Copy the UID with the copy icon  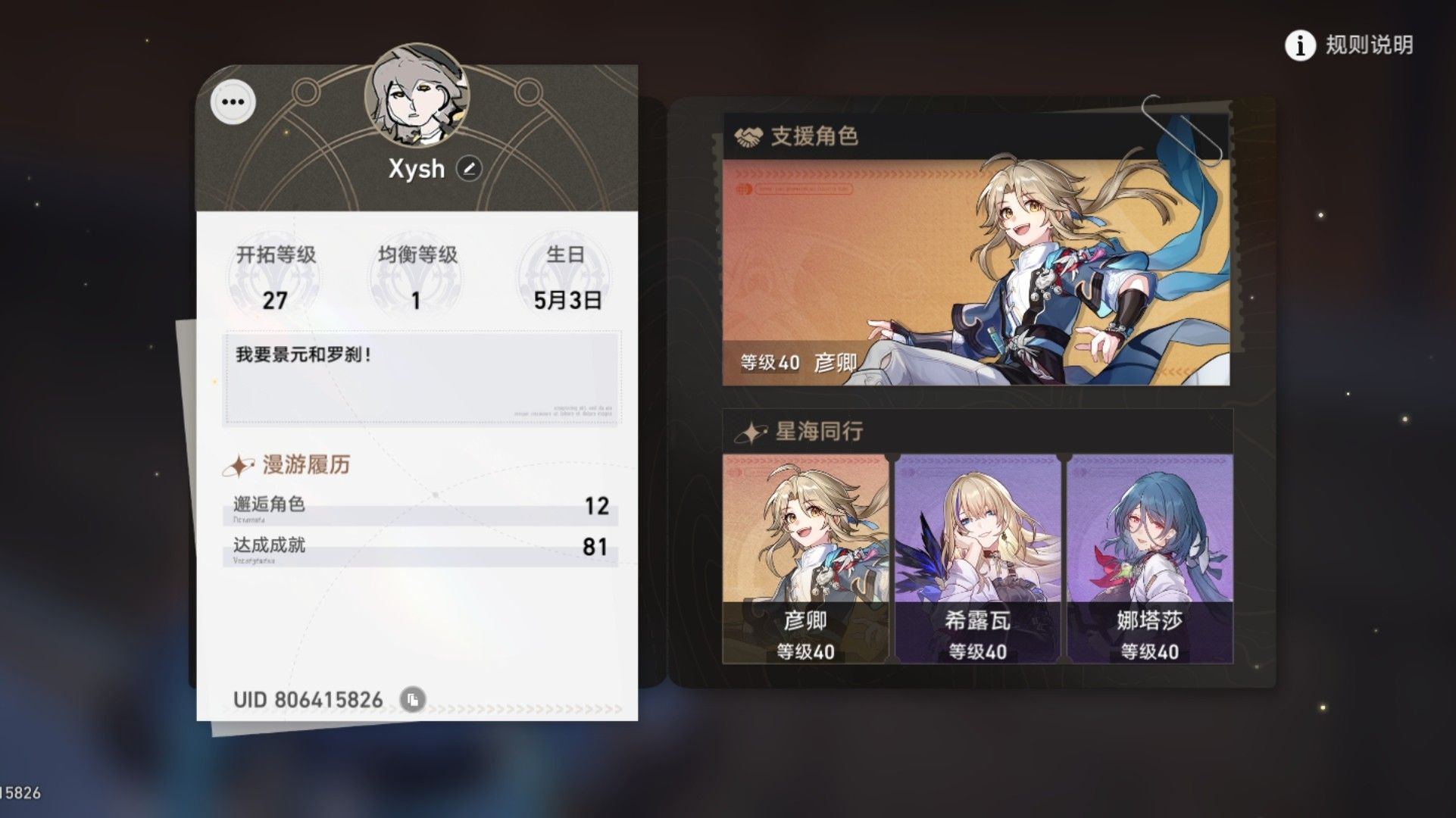(x=413, y=700)
